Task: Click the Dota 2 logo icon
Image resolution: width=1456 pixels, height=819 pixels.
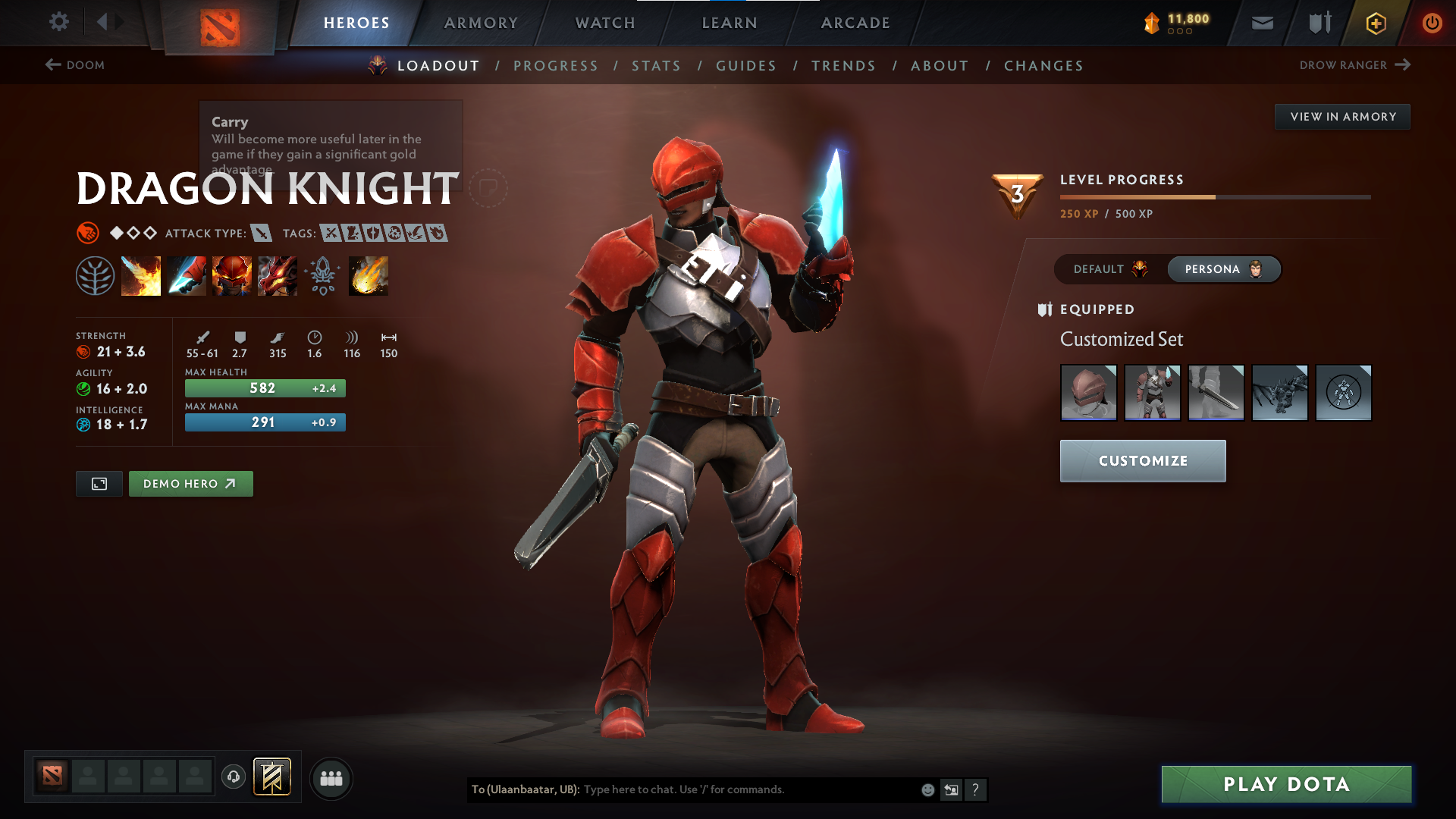Action: [x=218, y=23]
